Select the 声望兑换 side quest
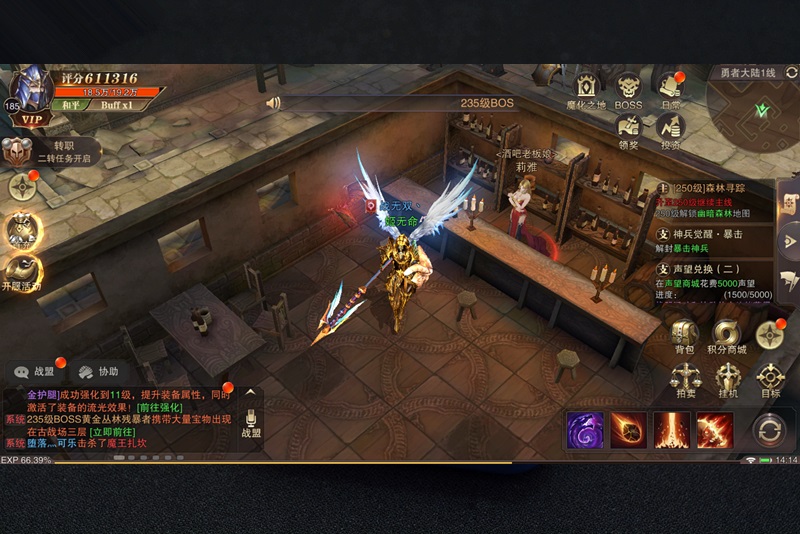The height and width of the screenshot is (534, 800). [x=714, y=282]
